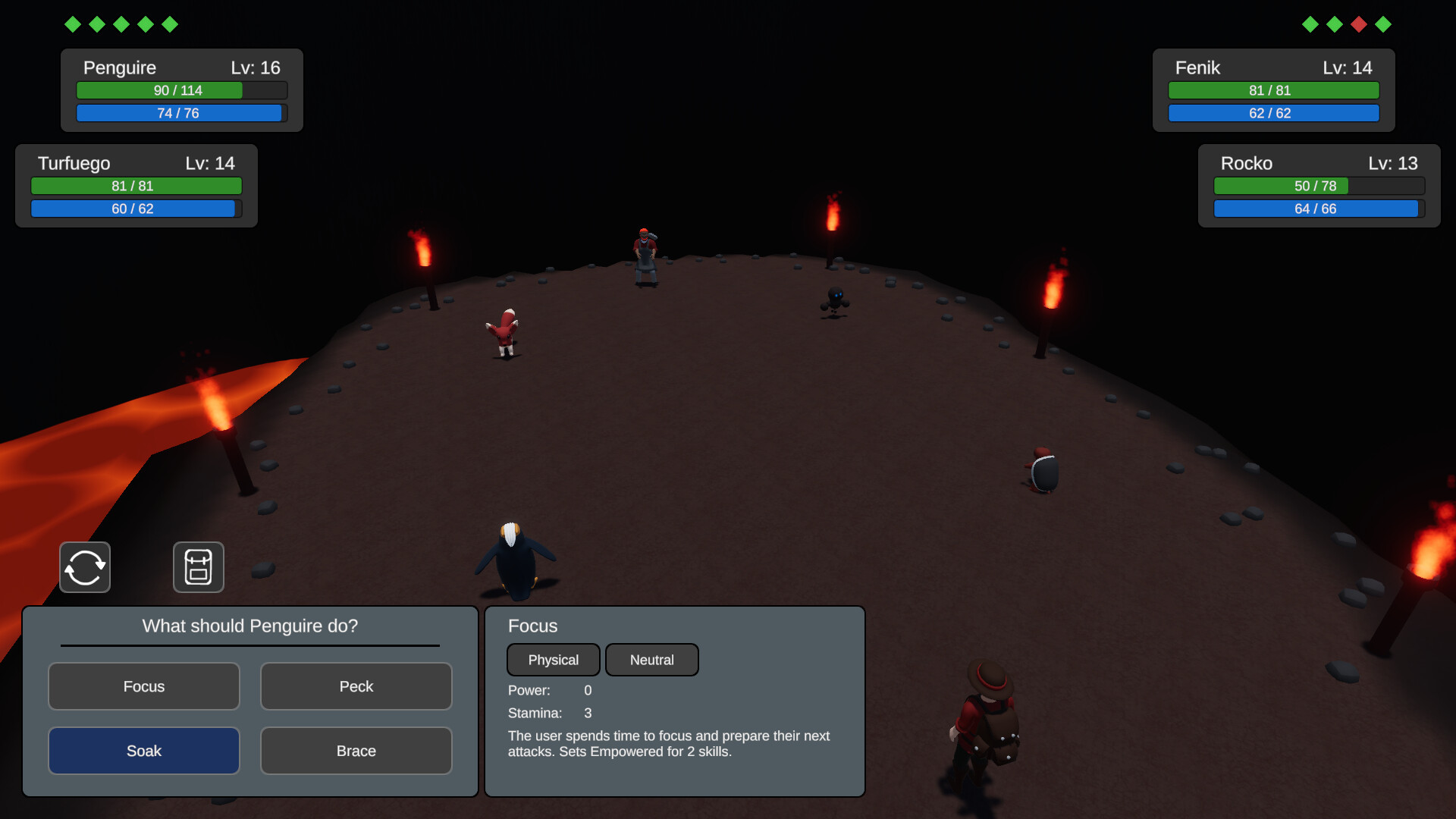
Task: Click Penguire's green health bar
Action: point(180,89)
